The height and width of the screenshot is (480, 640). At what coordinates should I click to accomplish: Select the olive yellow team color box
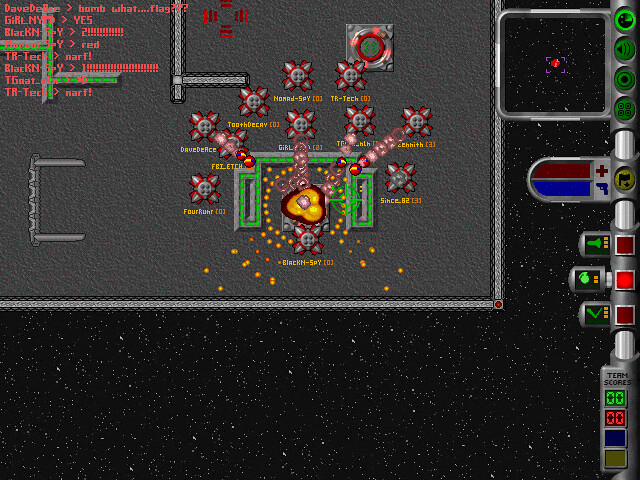tap(615, 458)
